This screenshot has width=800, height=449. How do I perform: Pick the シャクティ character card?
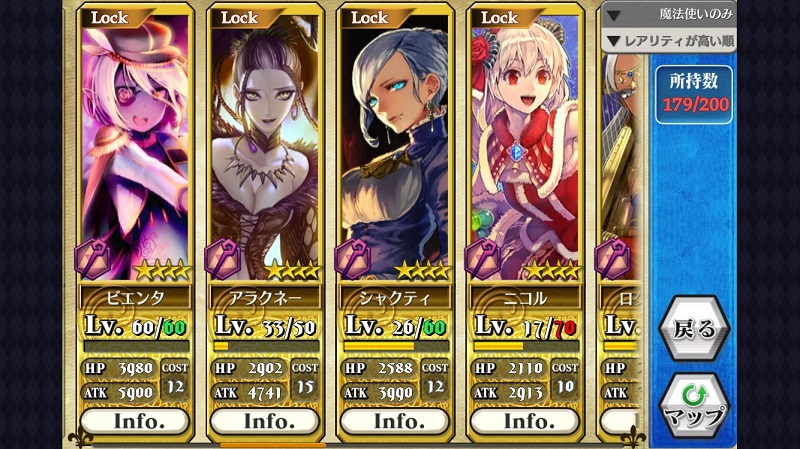395,150
